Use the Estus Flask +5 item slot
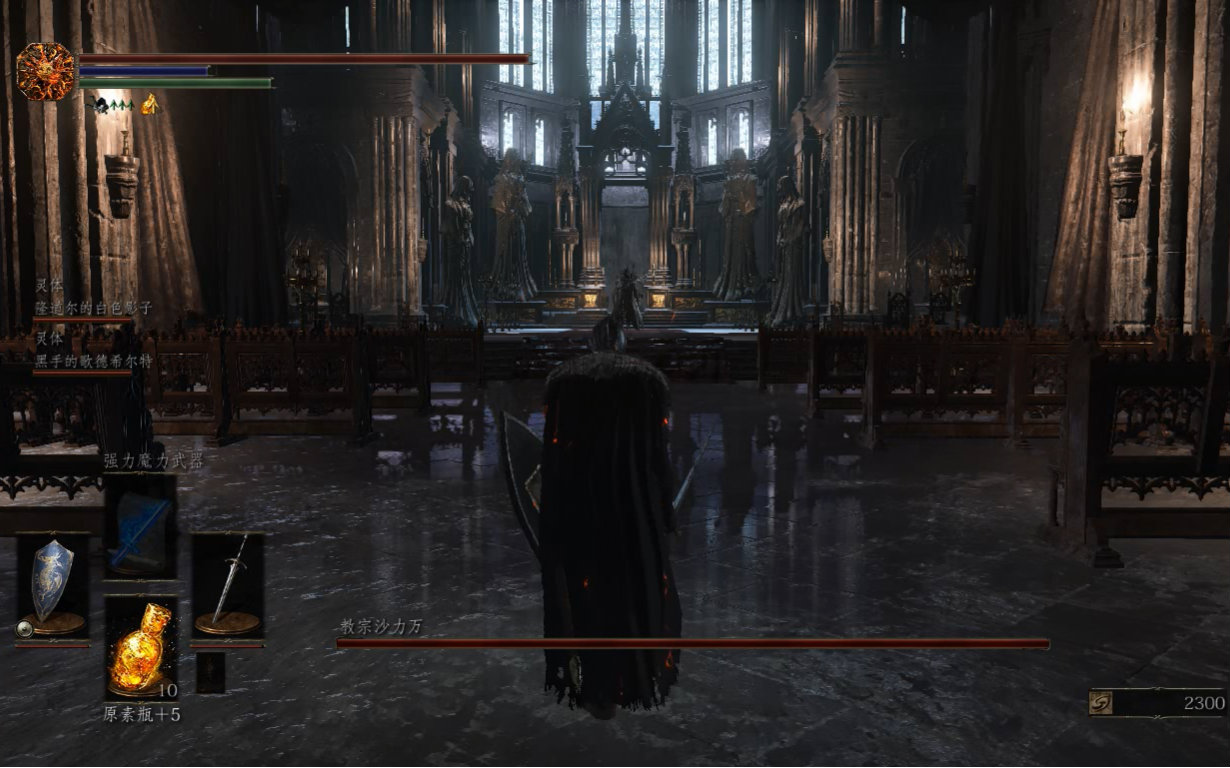1230x768 pixels. 140,647
